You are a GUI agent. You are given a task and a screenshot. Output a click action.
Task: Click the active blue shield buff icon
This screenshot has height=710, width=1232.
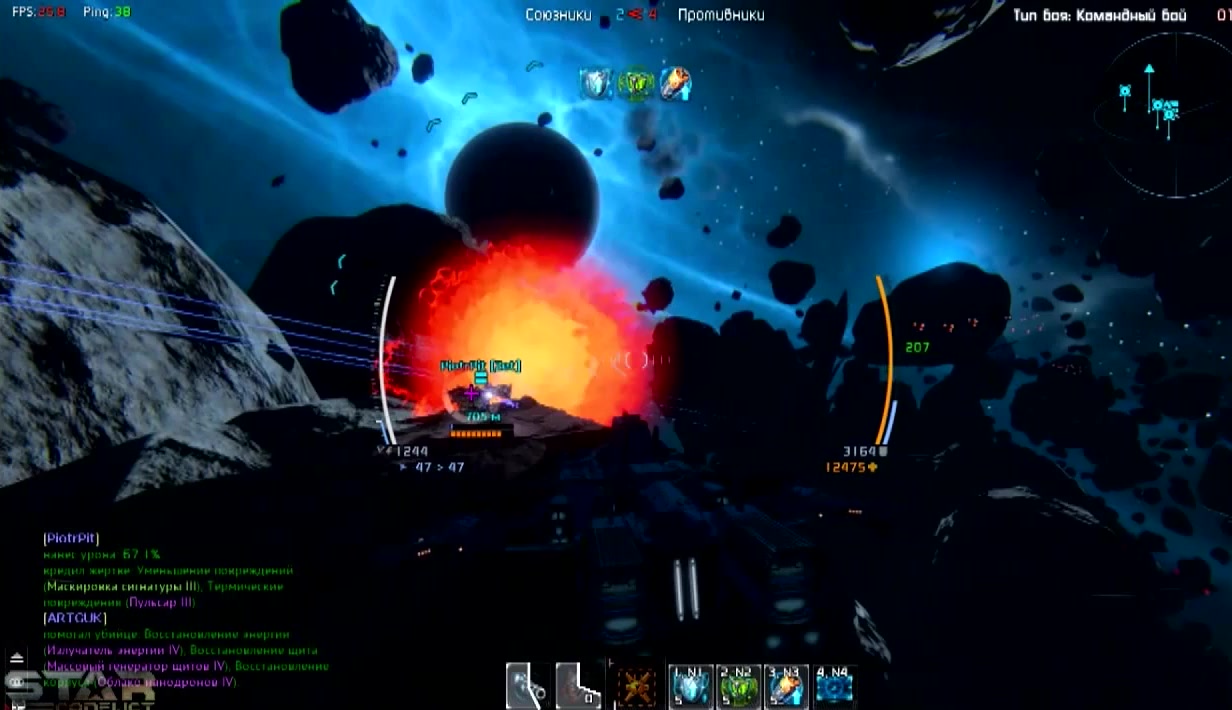(596, 84)
